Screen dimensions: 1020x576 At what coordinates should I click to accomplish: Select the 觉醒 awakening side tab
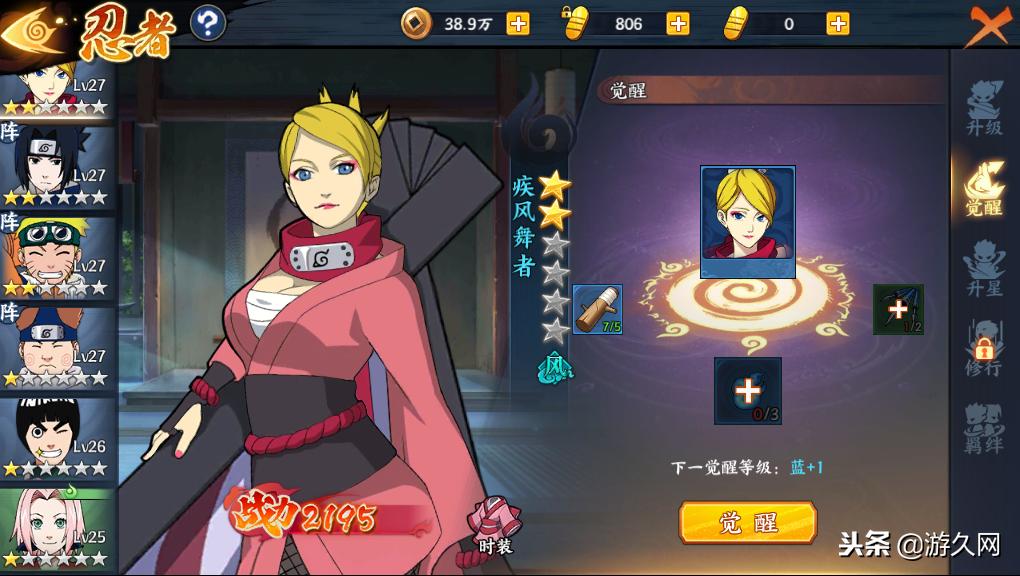983,188
